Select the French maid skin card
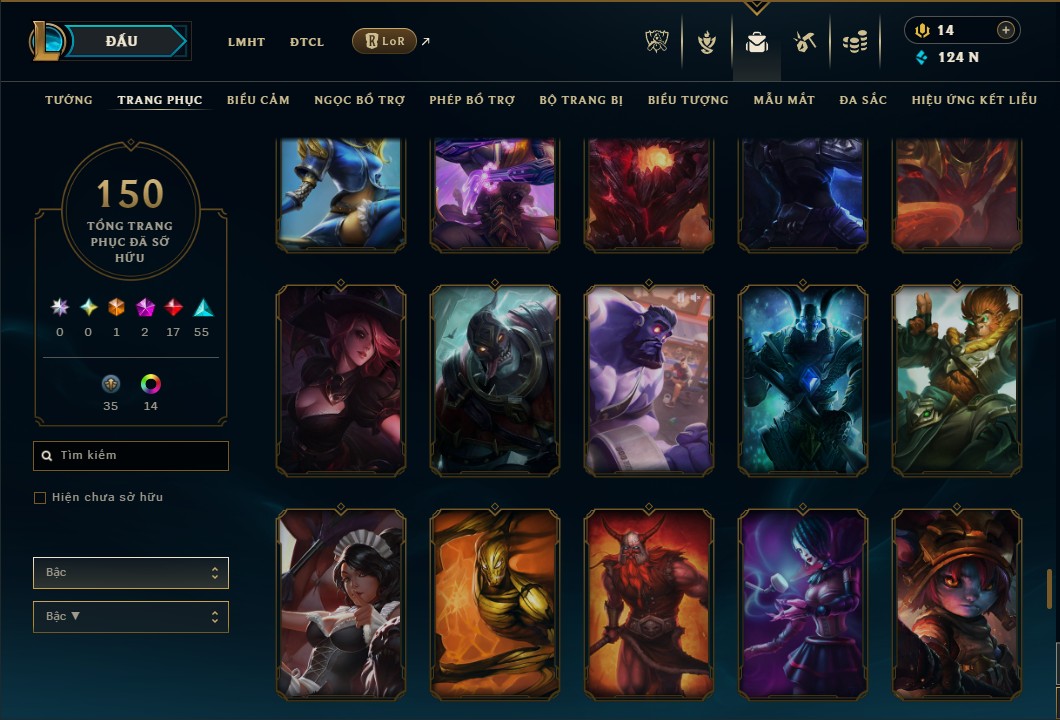1060x720 pixels. [x=341, y=603]
